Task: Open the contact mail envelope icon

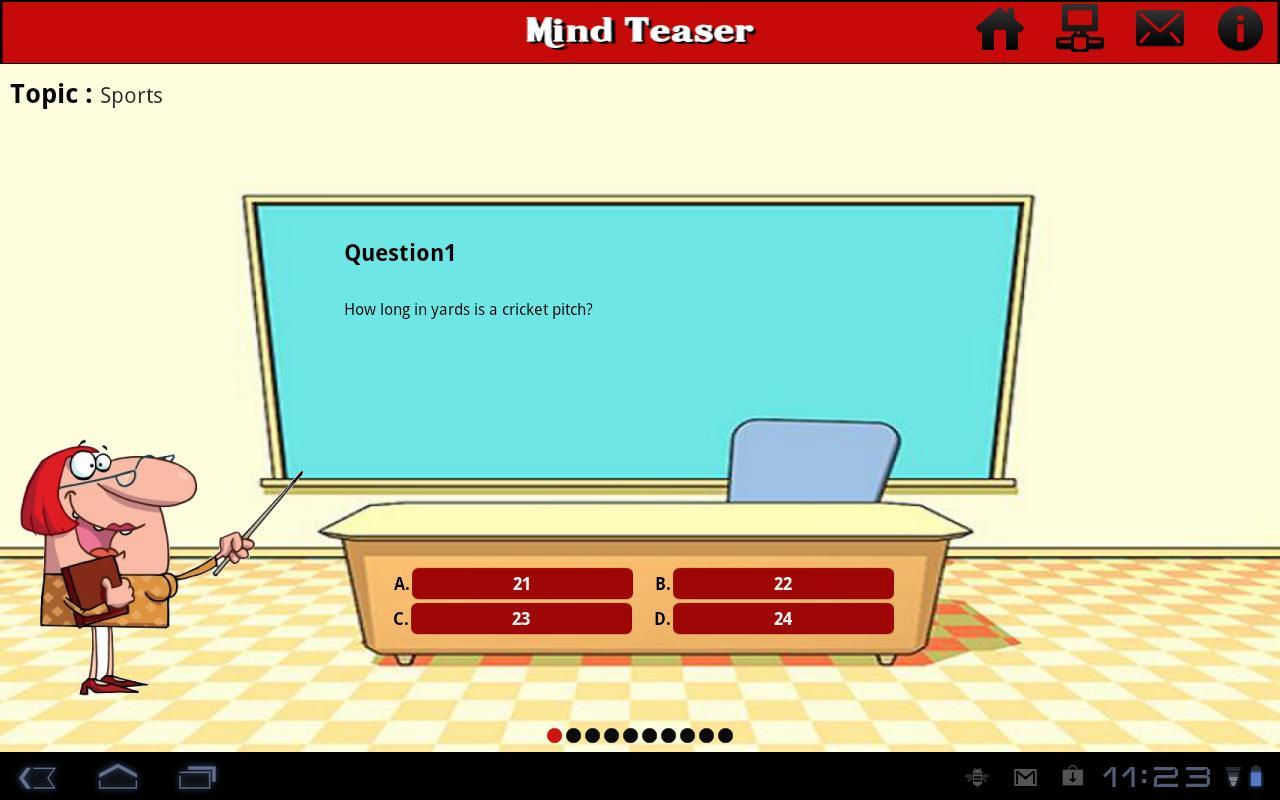Action: 1158,30
